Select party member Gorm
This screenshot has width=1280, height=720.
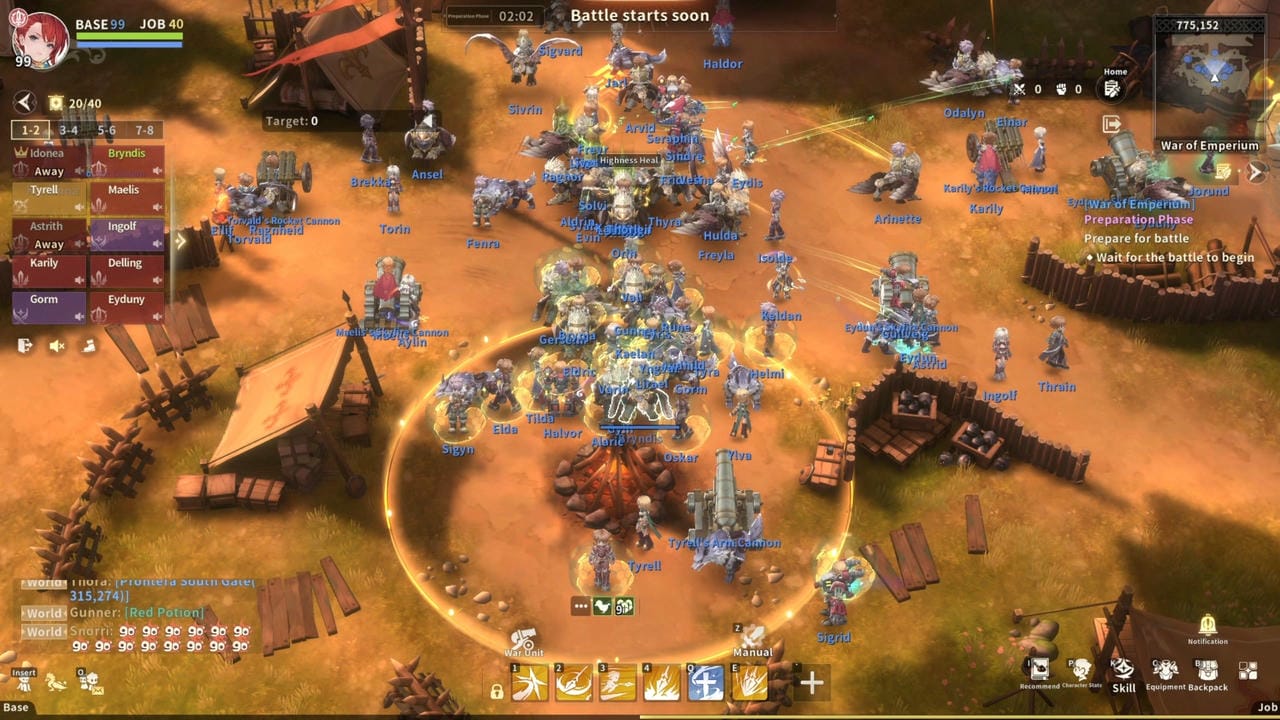(x=48, y=307)
